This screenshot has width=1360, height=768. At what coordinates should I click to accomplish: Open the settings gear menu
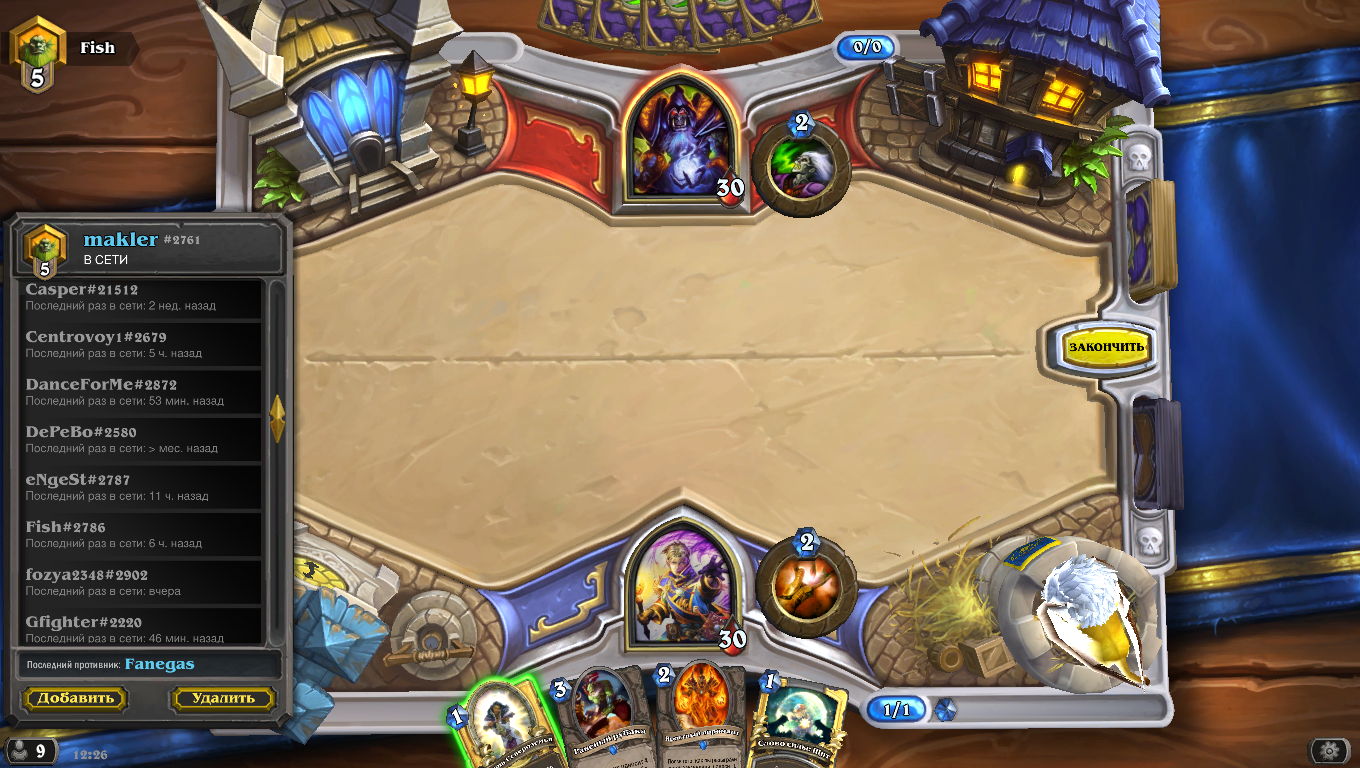1329,751
